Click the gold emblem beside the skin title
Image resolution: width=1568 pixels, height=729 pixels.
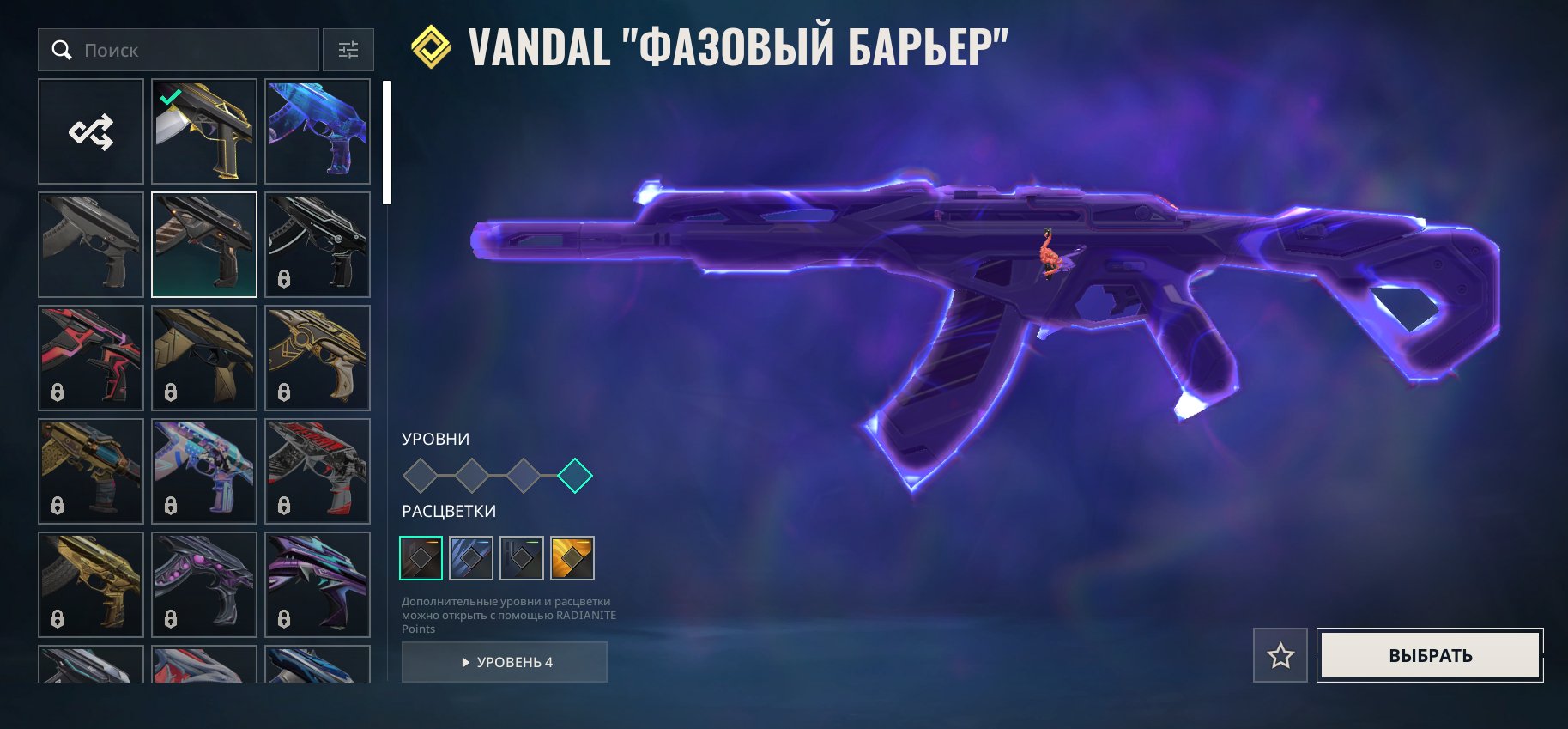(x=431, y=46)
